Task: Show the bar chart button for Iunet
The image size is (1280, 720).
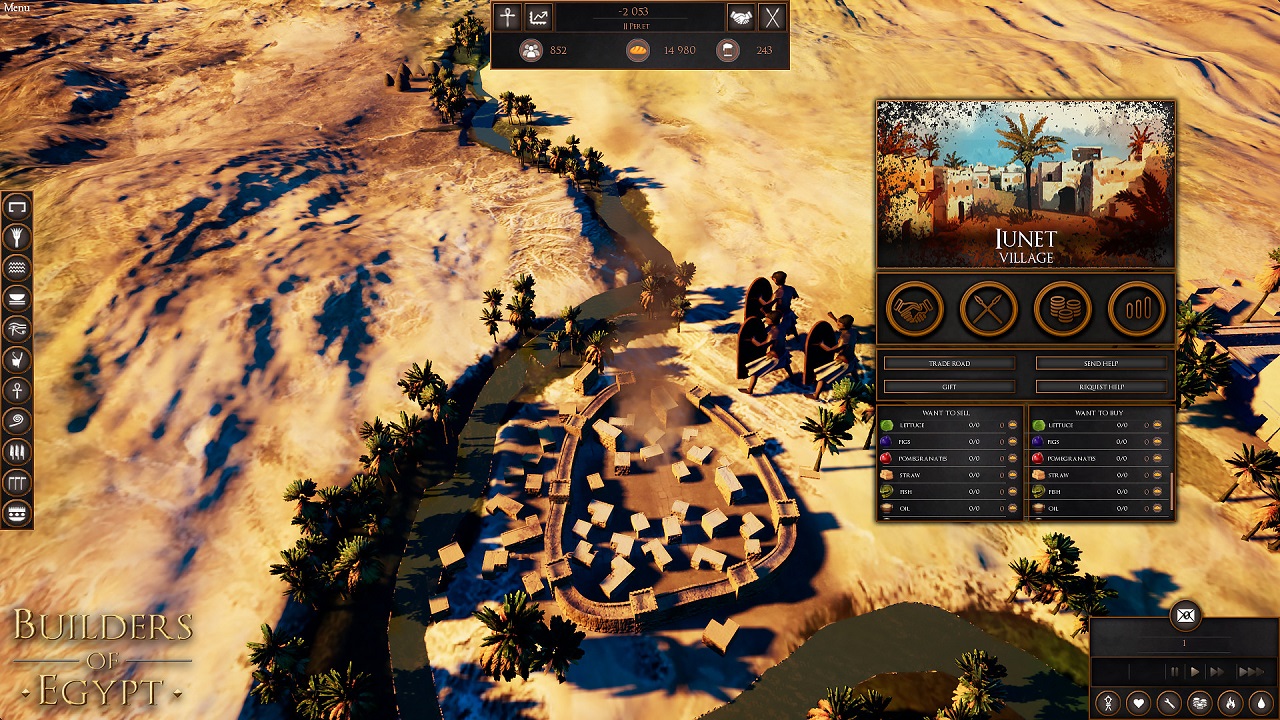Action: pos(1137,310)
